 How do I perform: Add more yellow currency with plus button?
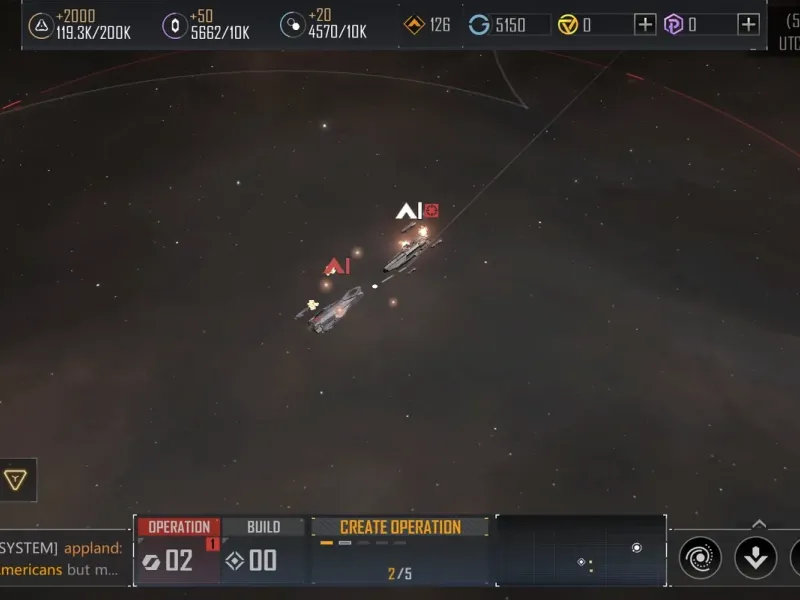point(646,25)
